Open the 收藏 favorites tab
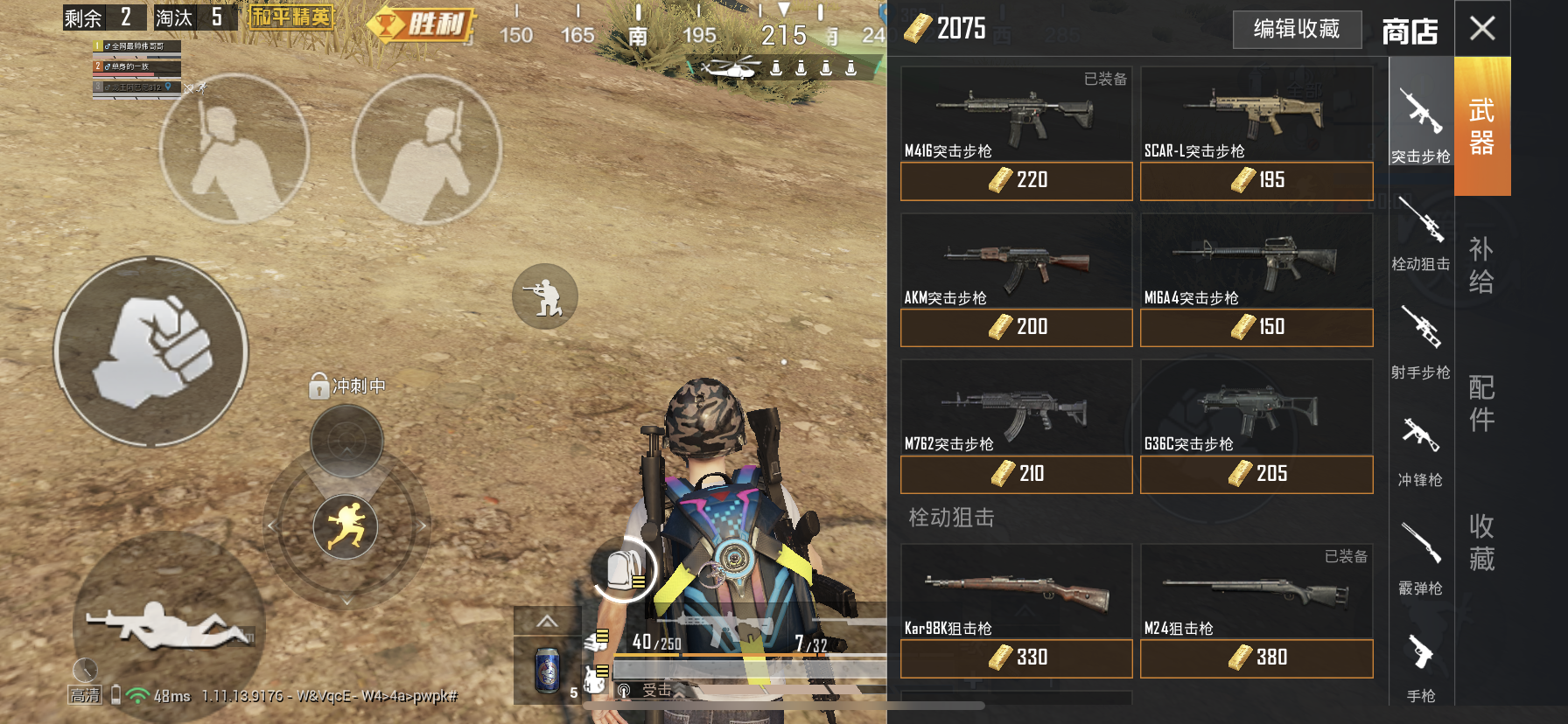The width and height of the screenshot is (1568, 724). (x=1481, y=542)
